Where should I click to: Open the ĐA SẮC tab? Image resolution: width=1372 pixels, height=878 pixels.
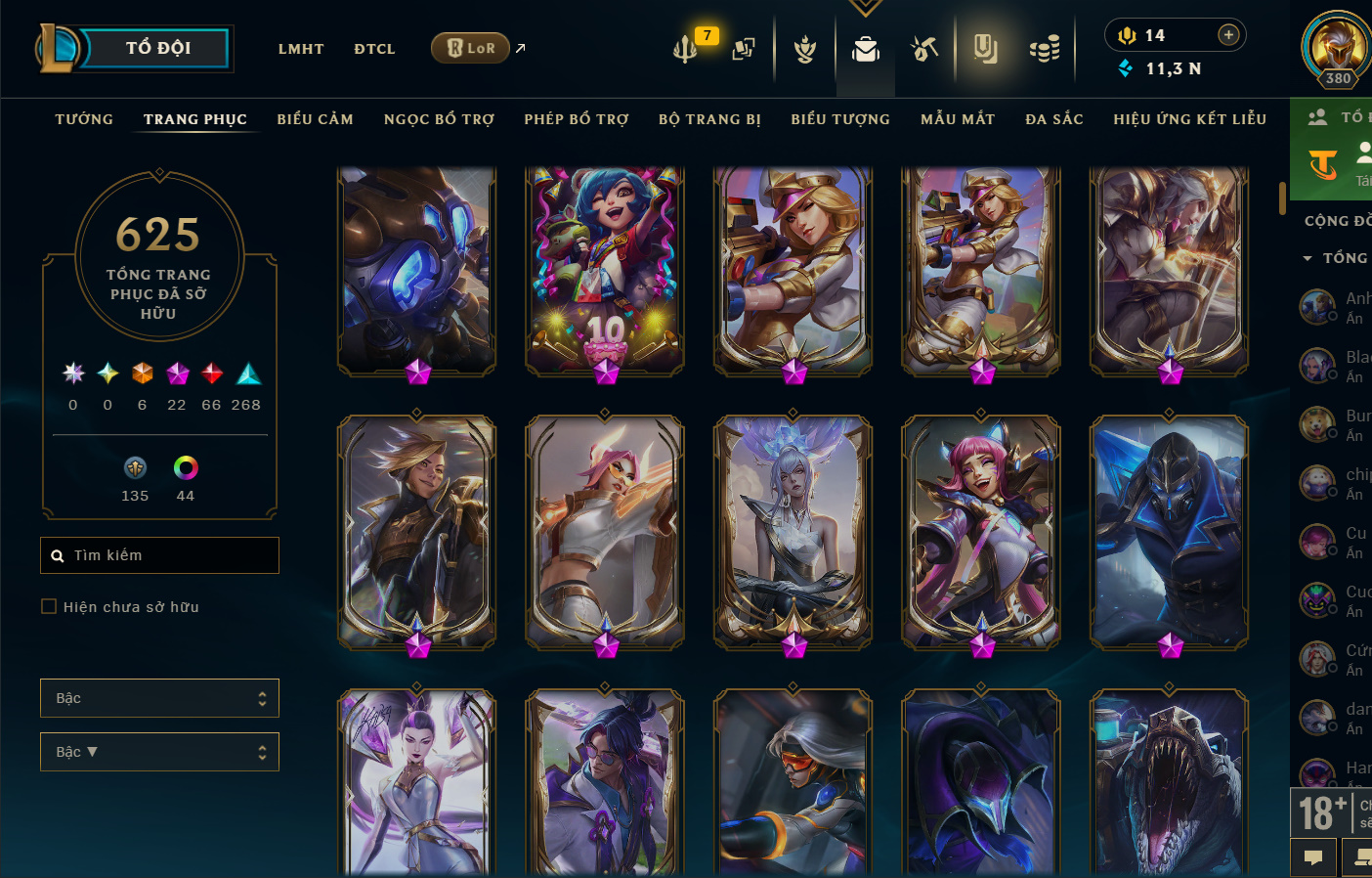click(x=1054, y=119)
